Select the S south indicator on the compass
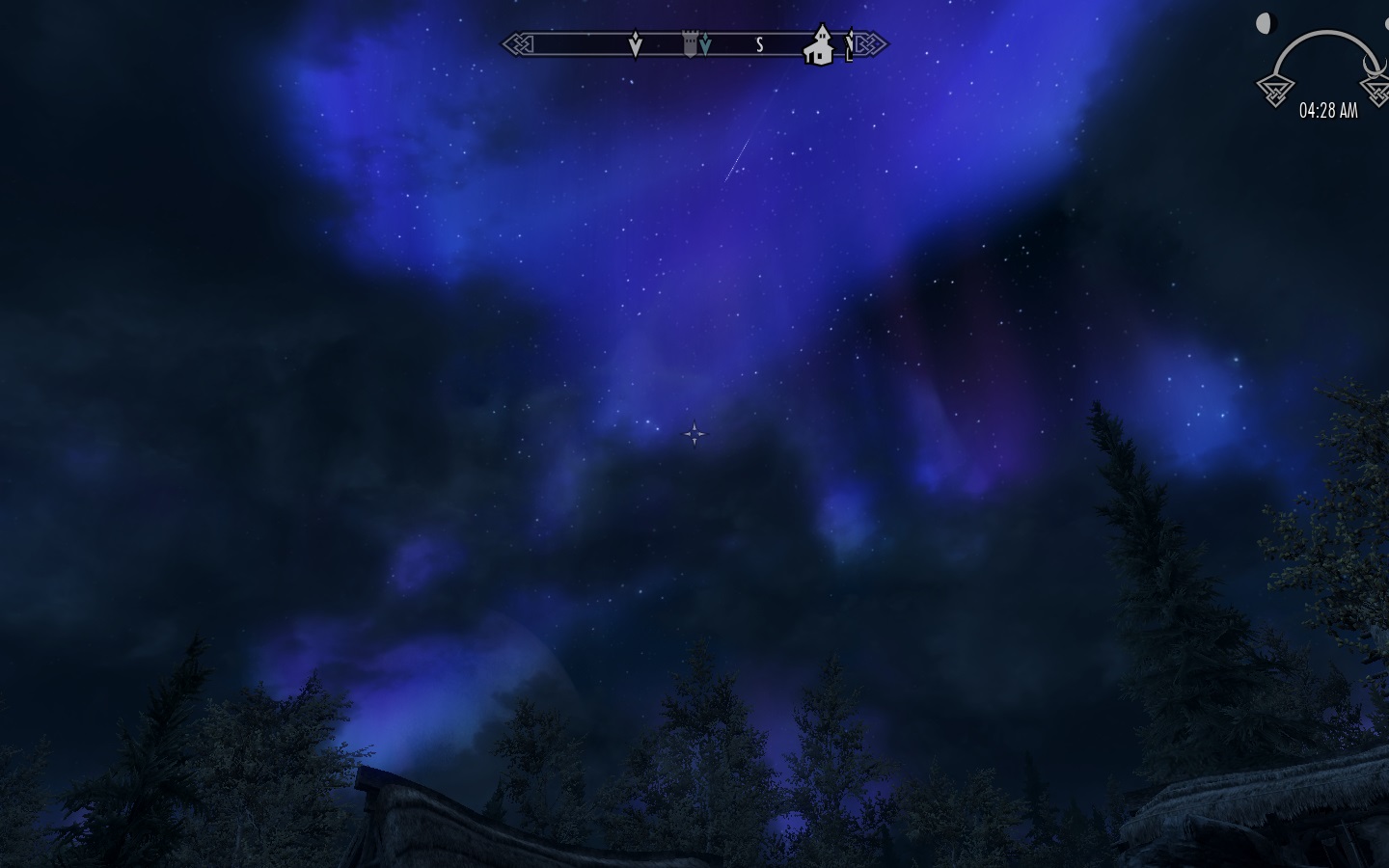1389x868 pixels. 759,43
